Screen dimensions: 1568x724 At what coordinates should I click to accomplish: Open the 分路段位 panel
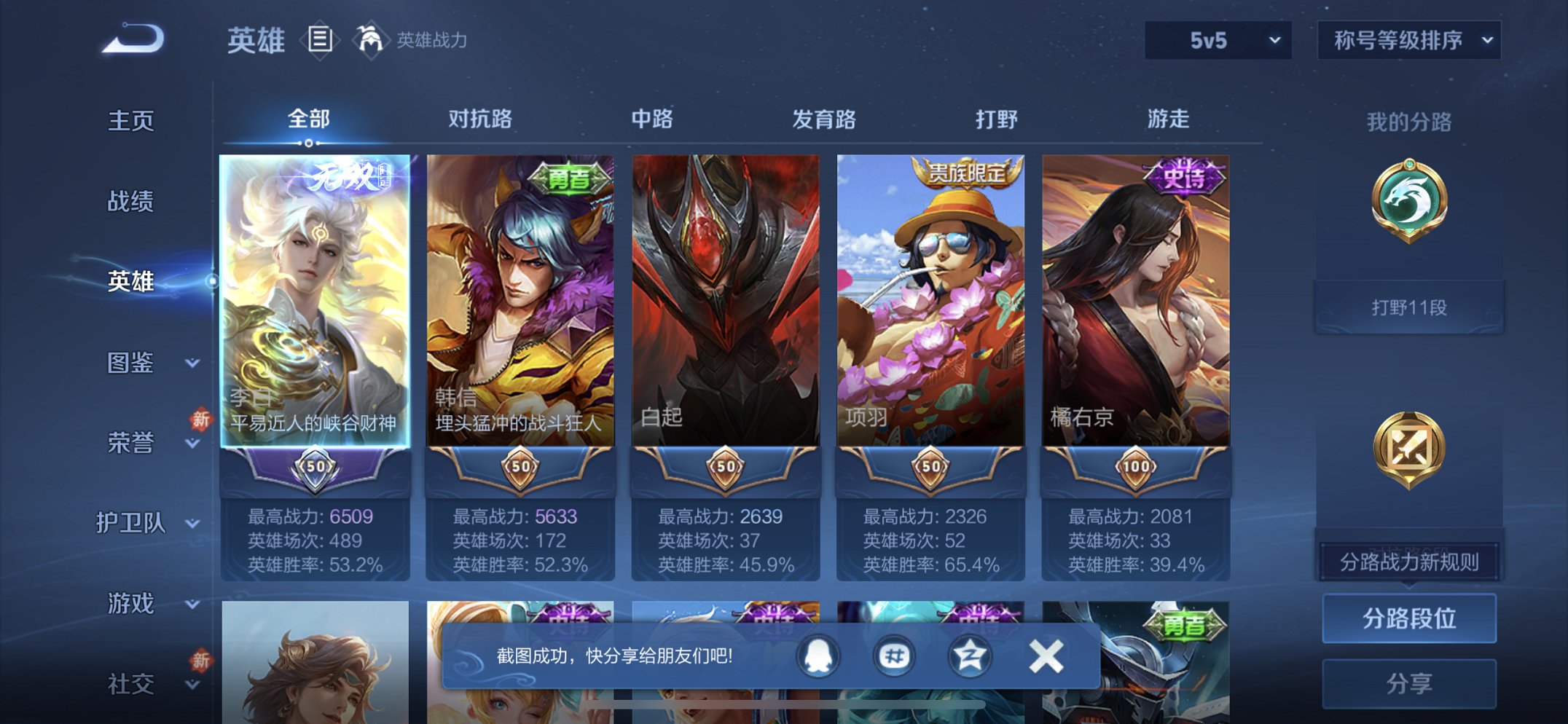1408,616
